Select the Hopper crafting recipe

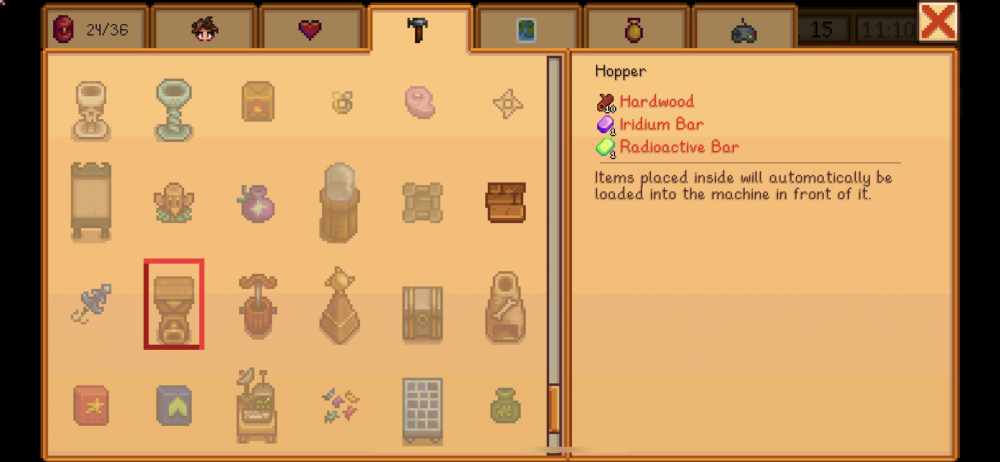point(173,304)
